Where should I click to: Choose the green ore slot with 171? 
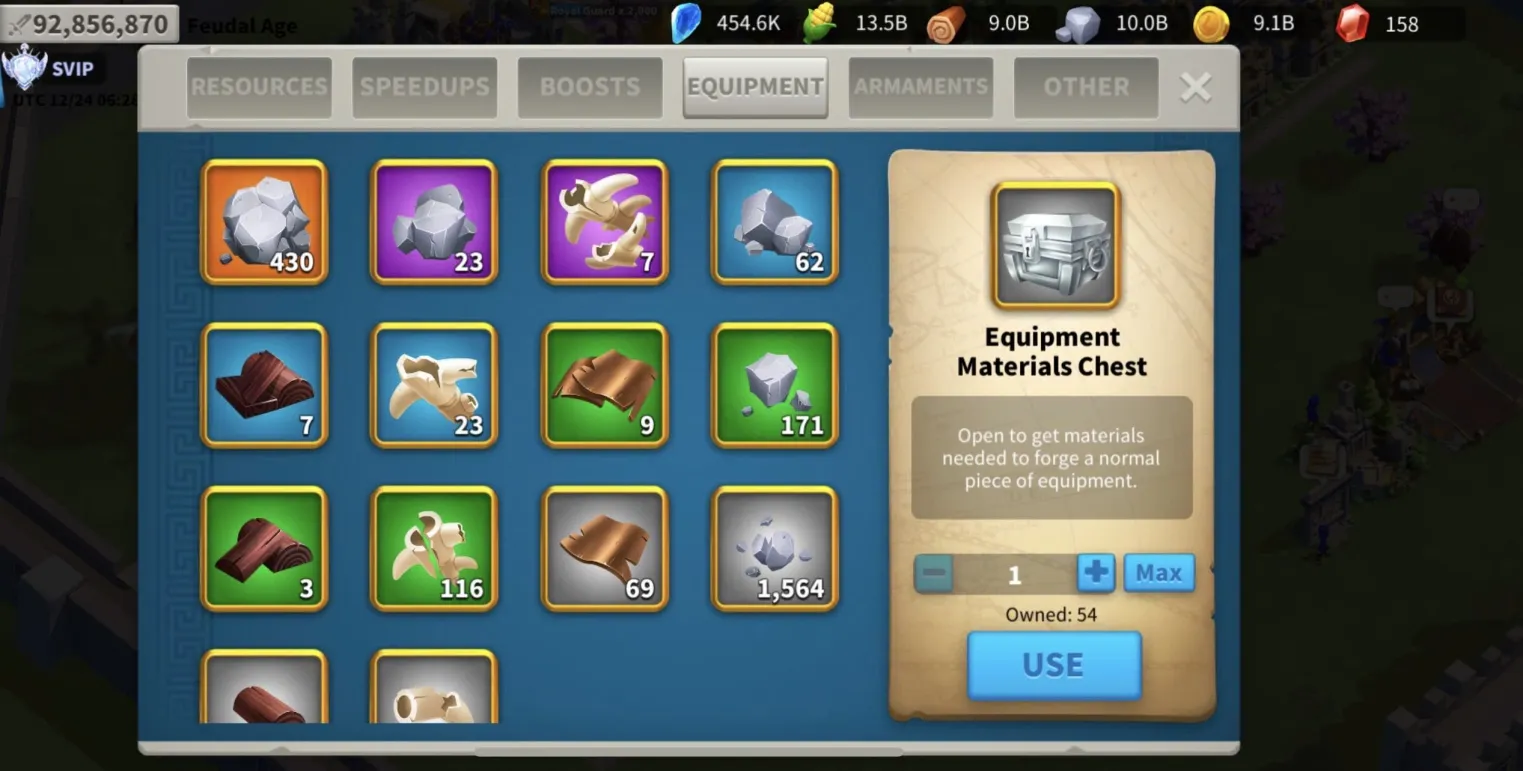[x=775, y=385]
